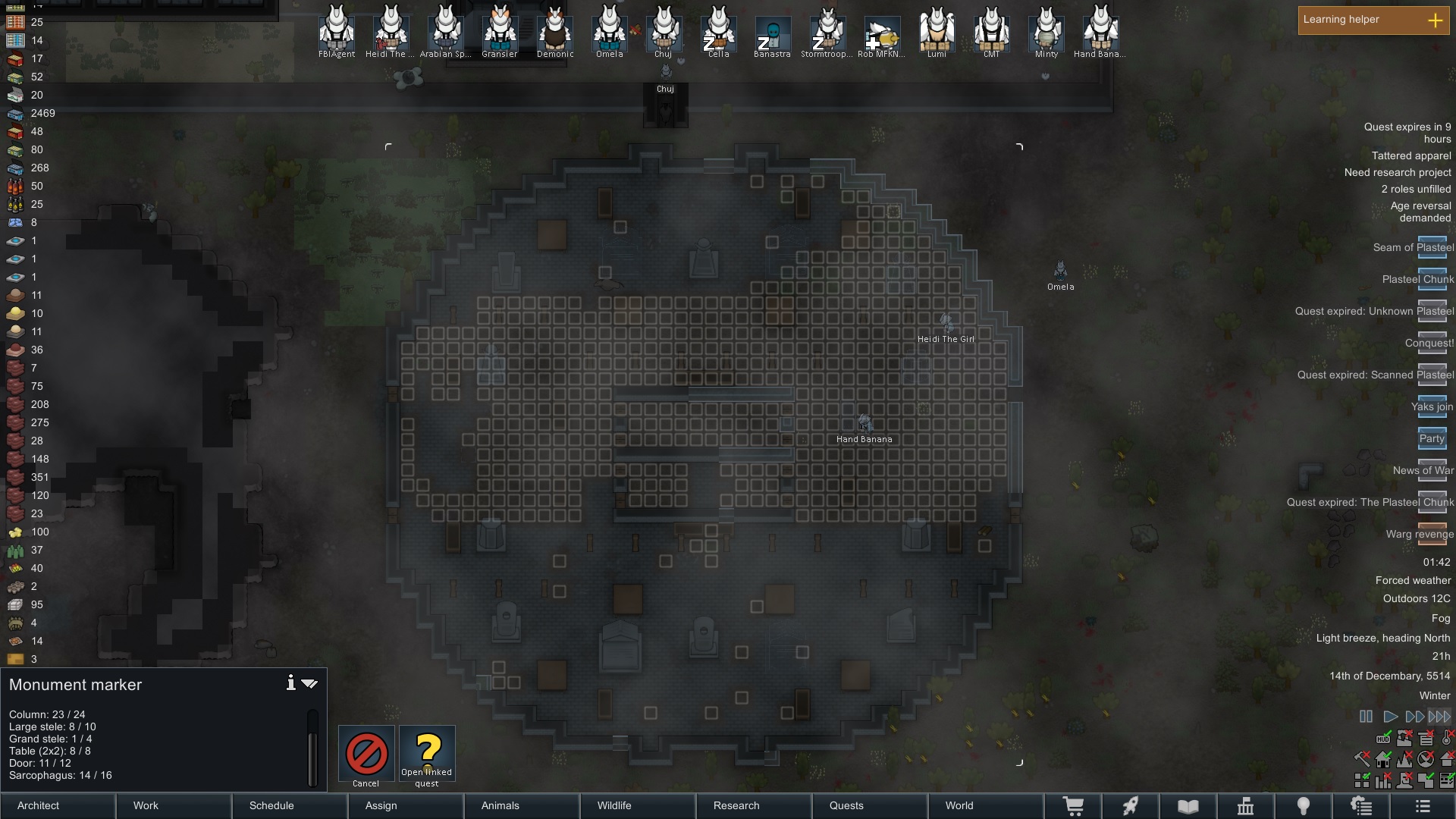Cancel the monument marker
Viewport: 1456px width, 819px height.
pos(366,754)
